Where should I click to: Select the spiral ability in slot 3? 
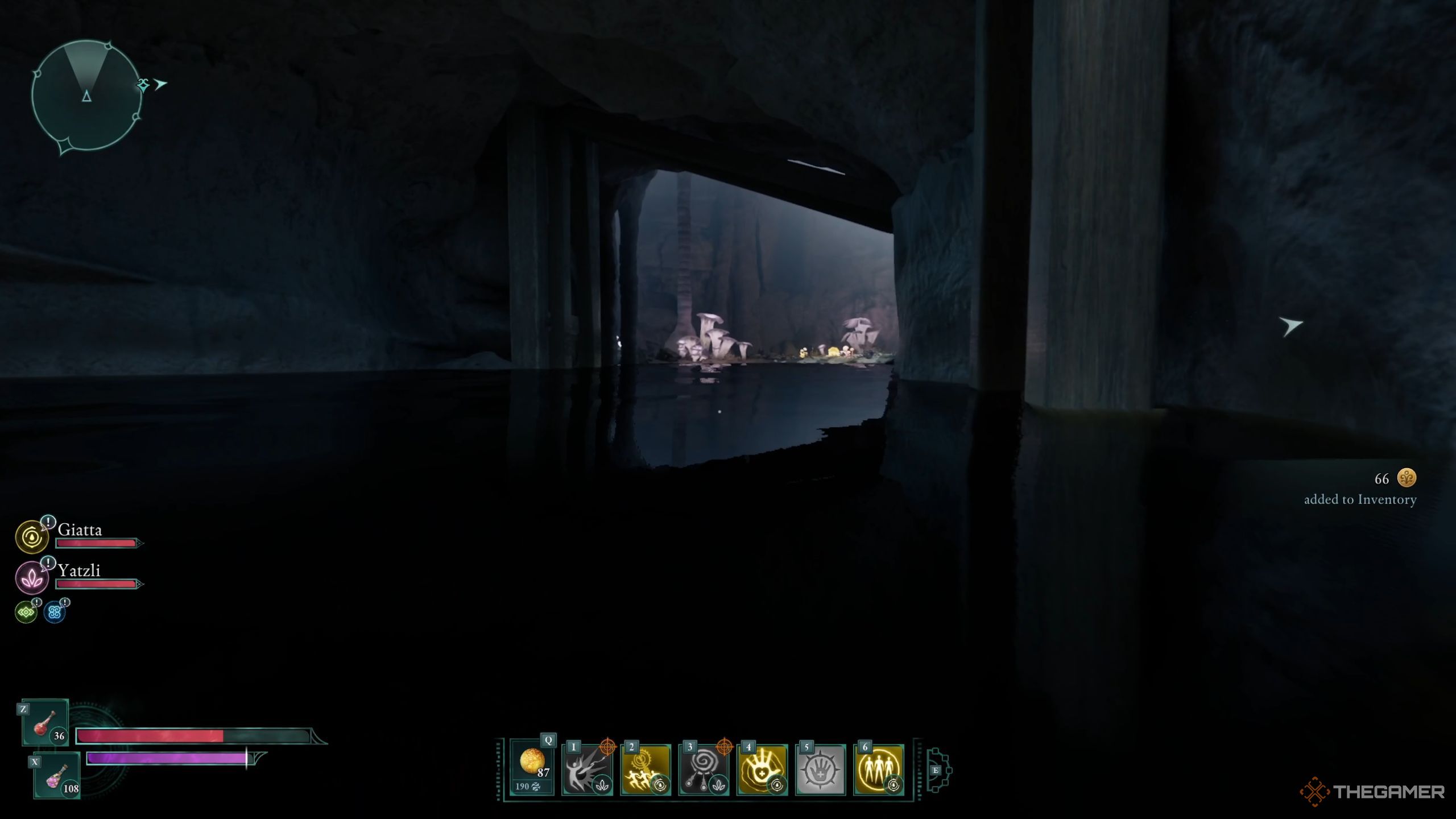[x=702, y=770]
